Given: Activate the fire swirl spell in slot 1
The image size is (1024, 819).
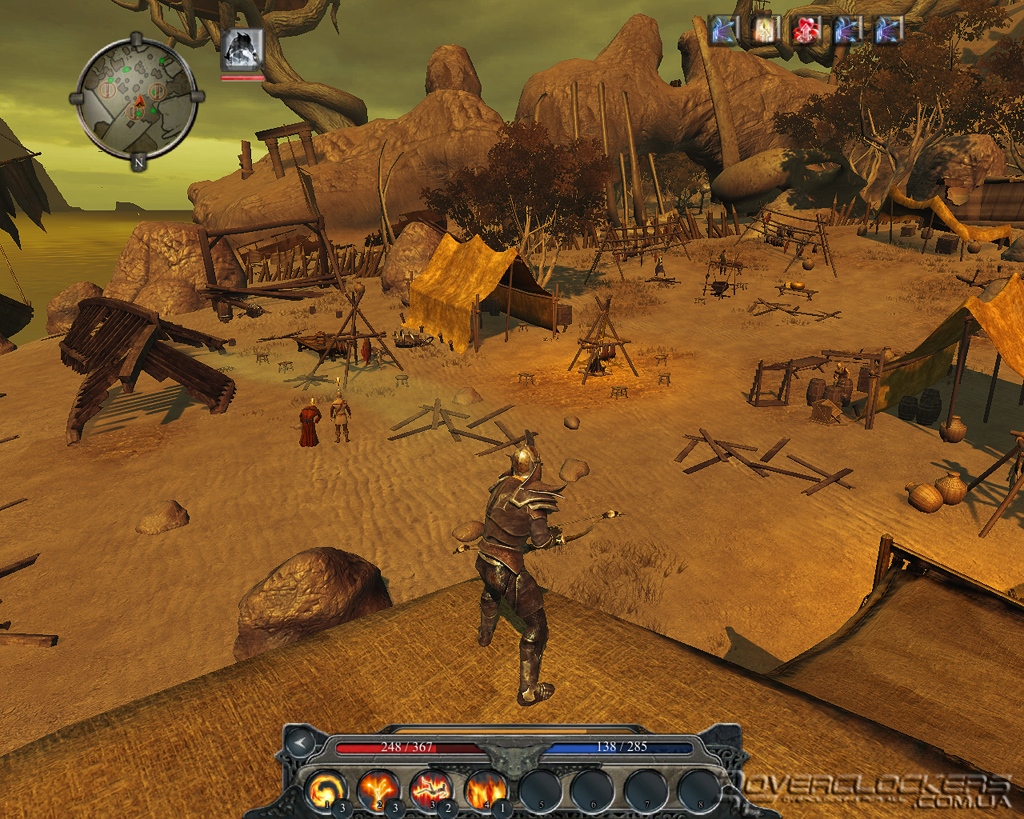Looking at the screenshot, I should tap(326, 789).
